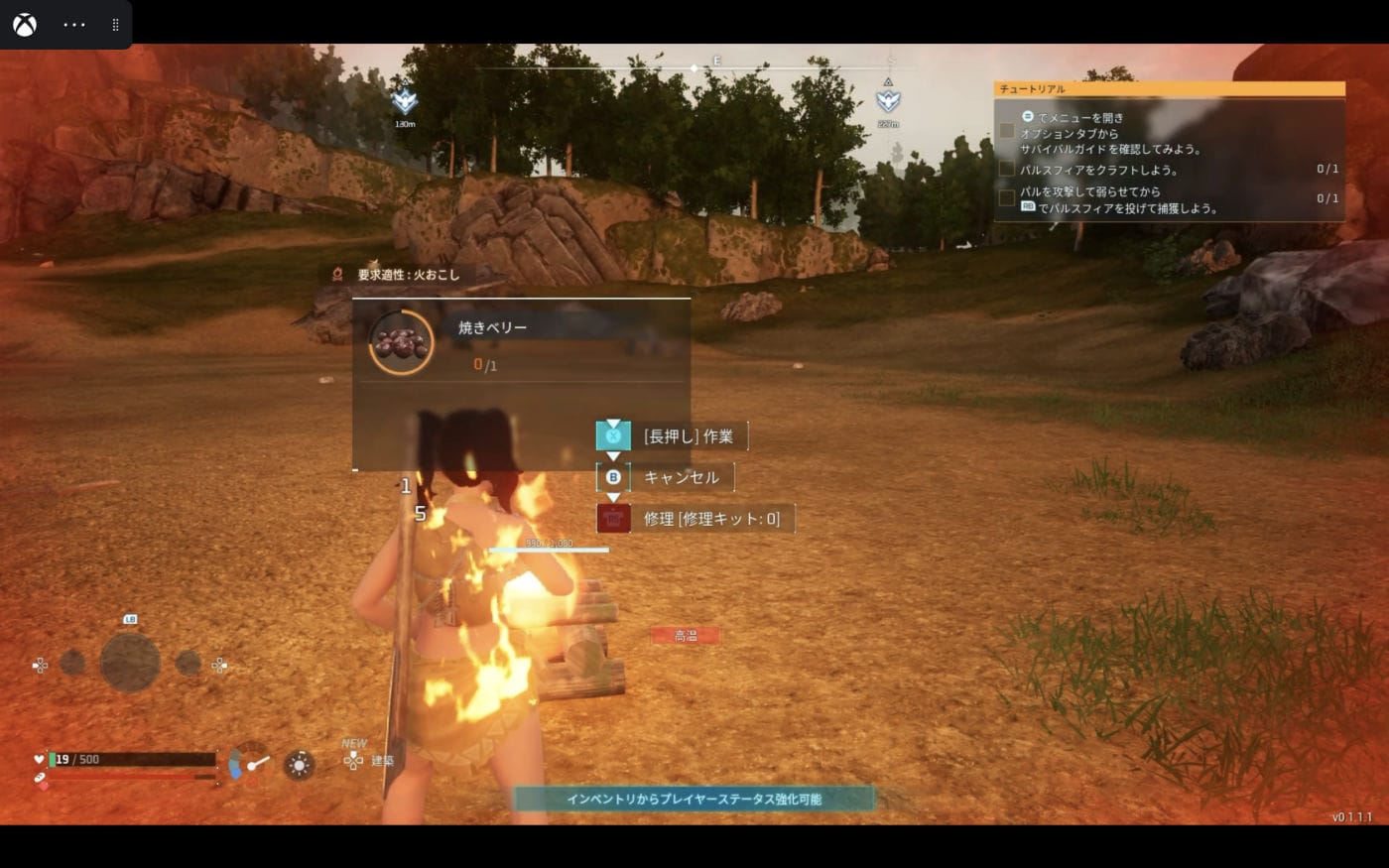Tick the パルスフィアをクラフト tutorial checkbox
The image size is (1389, 868).
[x=1007, y=170]
